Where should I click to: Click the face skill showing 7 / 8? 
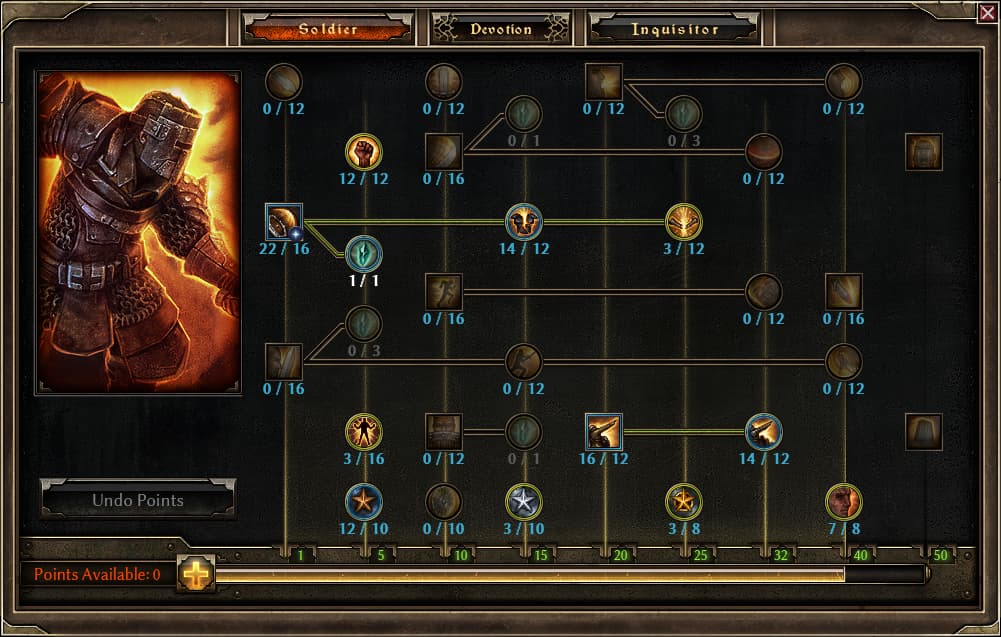[844, 501]
